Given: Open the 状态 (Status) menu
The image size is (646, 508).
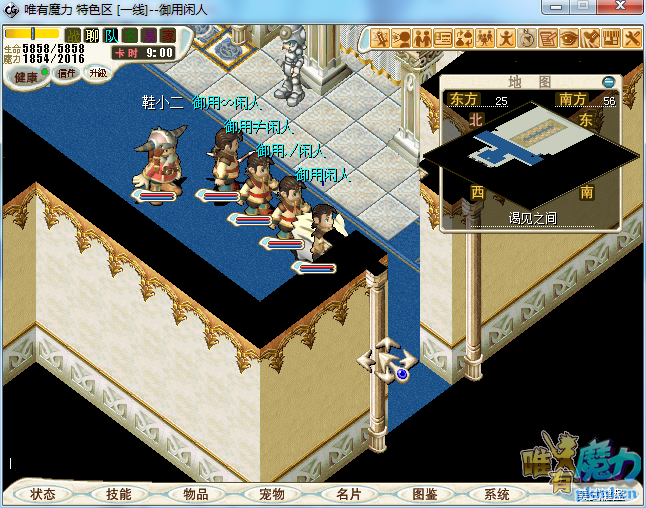Looking at the screenshot, I should [43, 494].
